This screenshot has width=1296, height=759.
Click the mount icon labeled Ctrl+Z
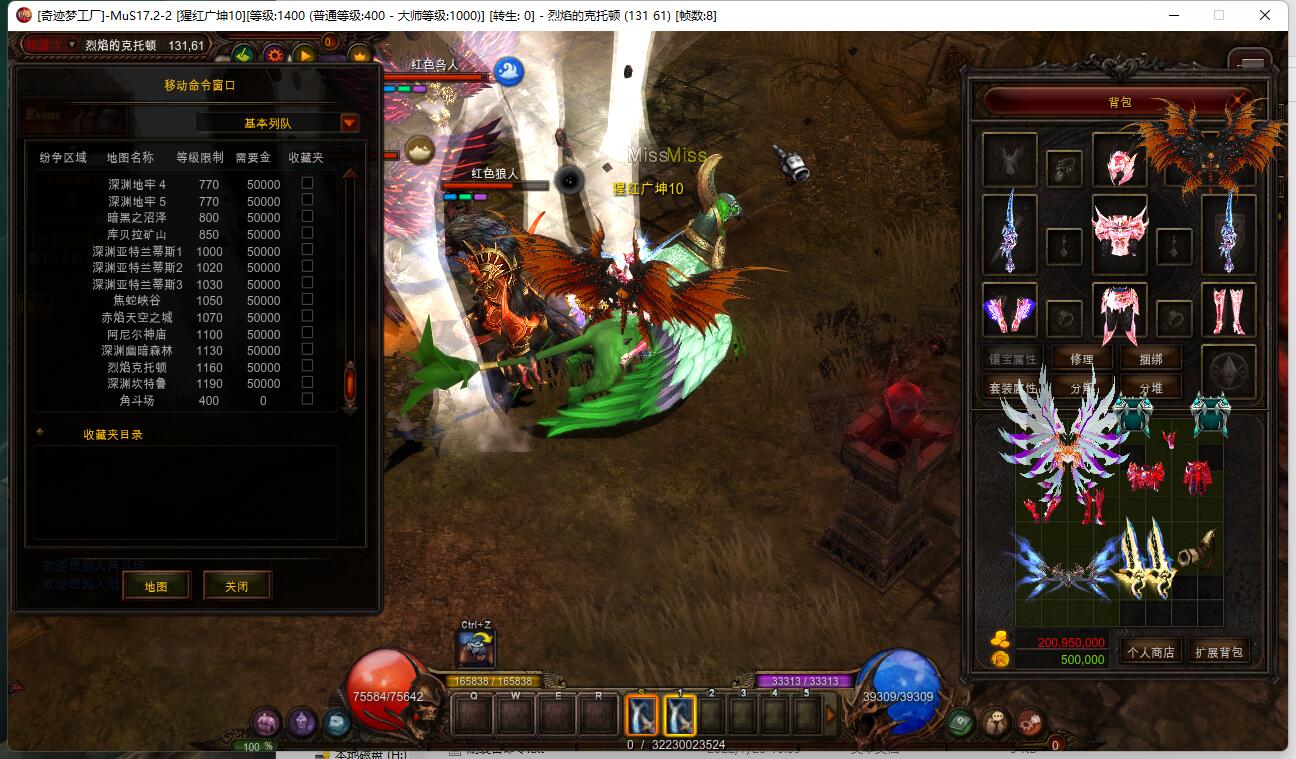[x=476, y=650]
